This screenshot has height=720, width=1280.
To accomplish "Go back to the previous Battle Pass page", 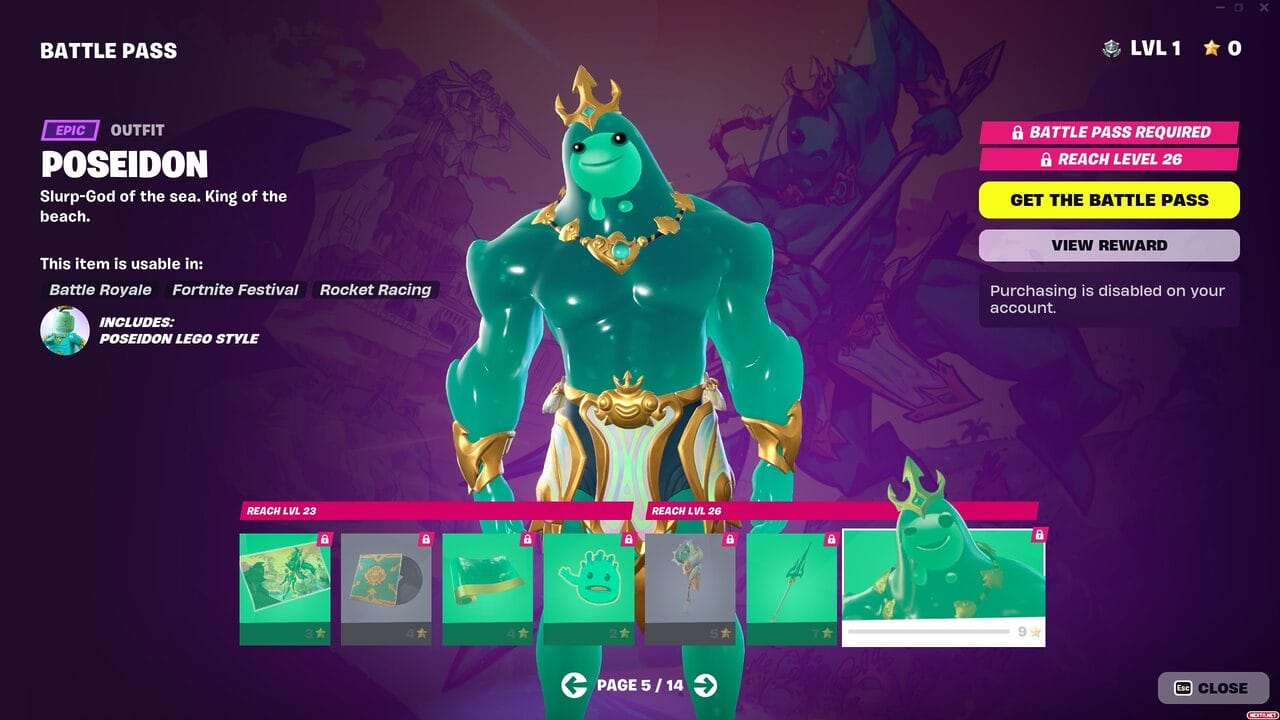I will click(x=575, y=686).
